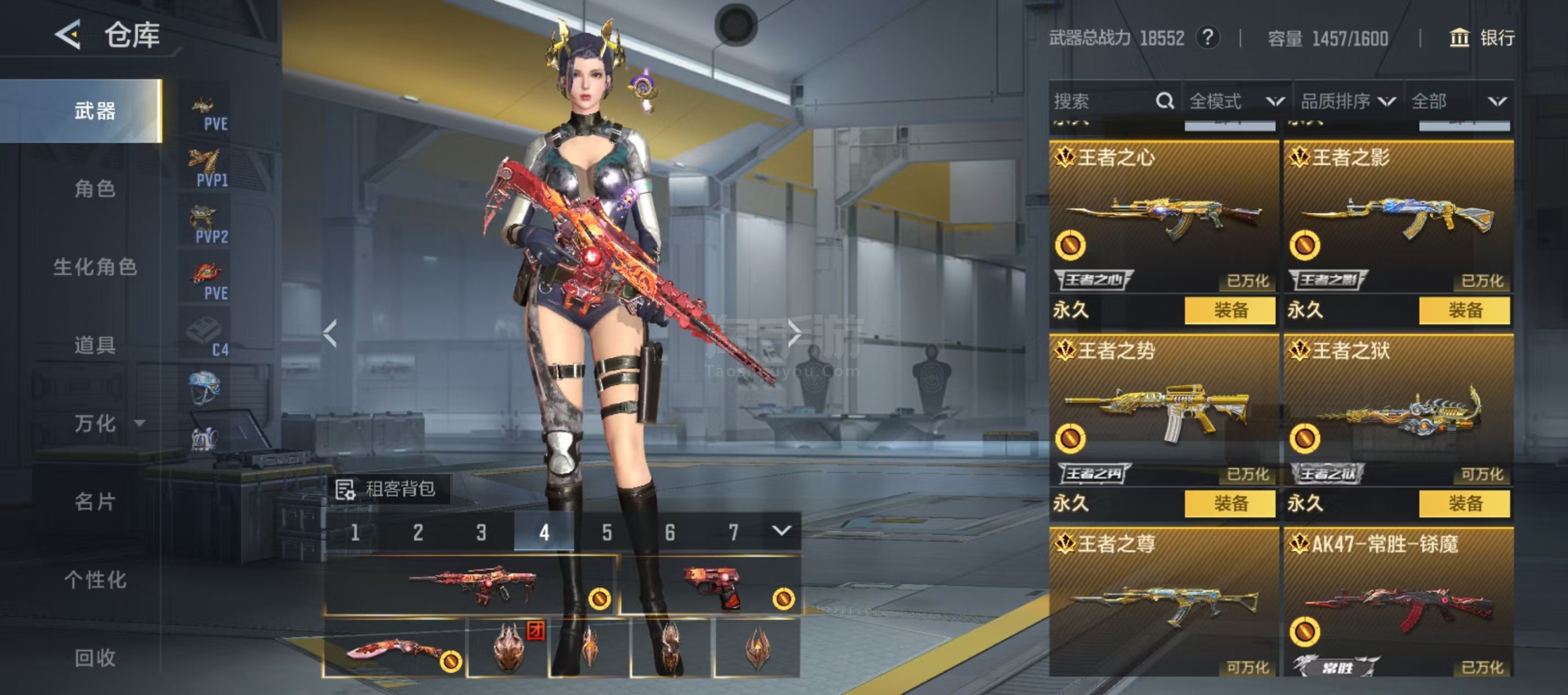Equip the 王者之心 weapon
Viewport: 1568px width, 695px height.
tap(1230, 310)
